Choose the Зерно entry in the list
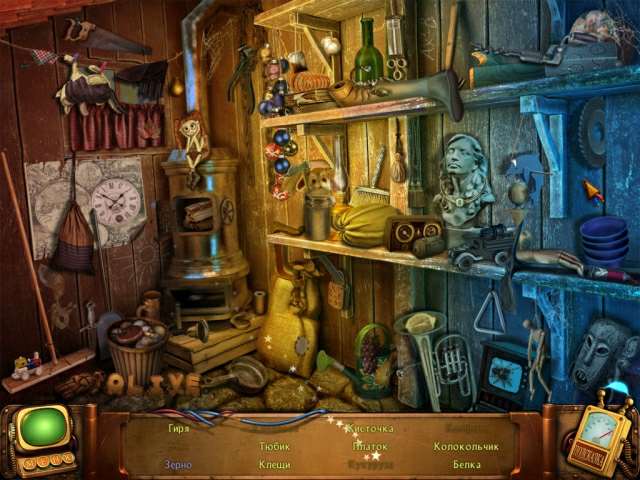The width and height of the screenshot is (640, 480). [x=179, y=464]
